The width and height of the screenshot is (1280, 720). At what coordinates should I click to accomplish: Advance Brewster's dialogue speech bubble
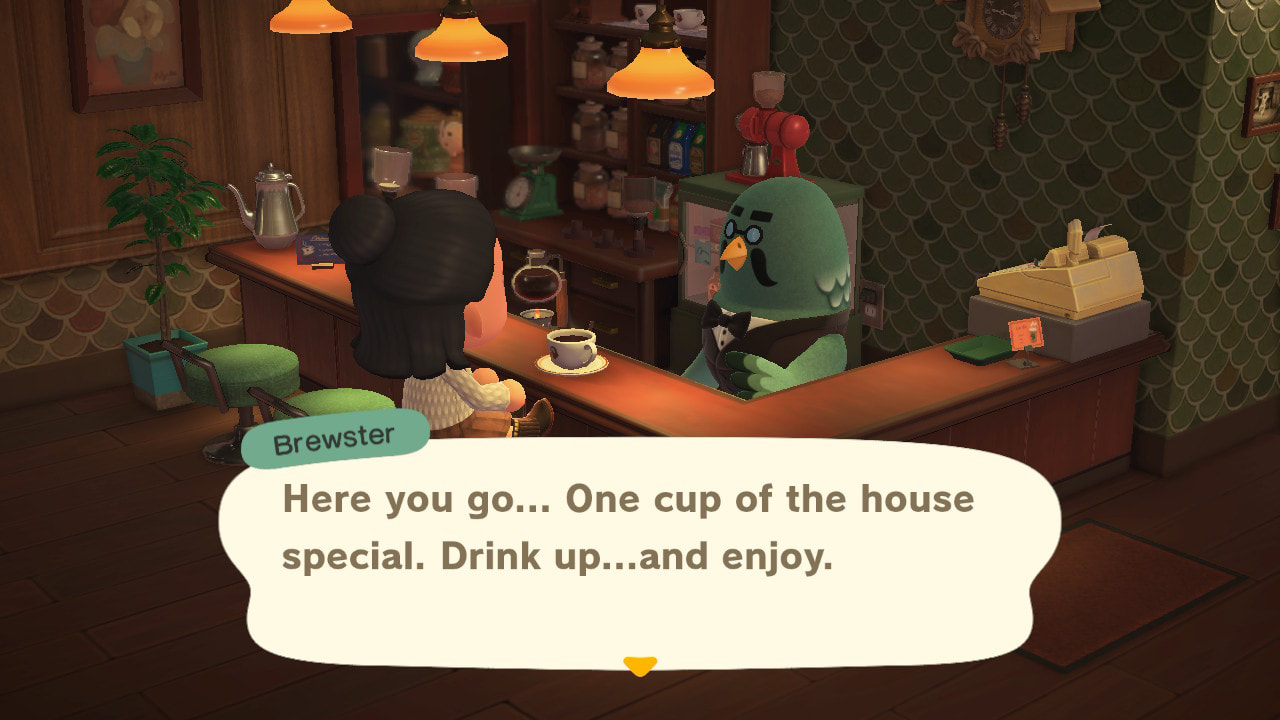[x=638, y=550]
